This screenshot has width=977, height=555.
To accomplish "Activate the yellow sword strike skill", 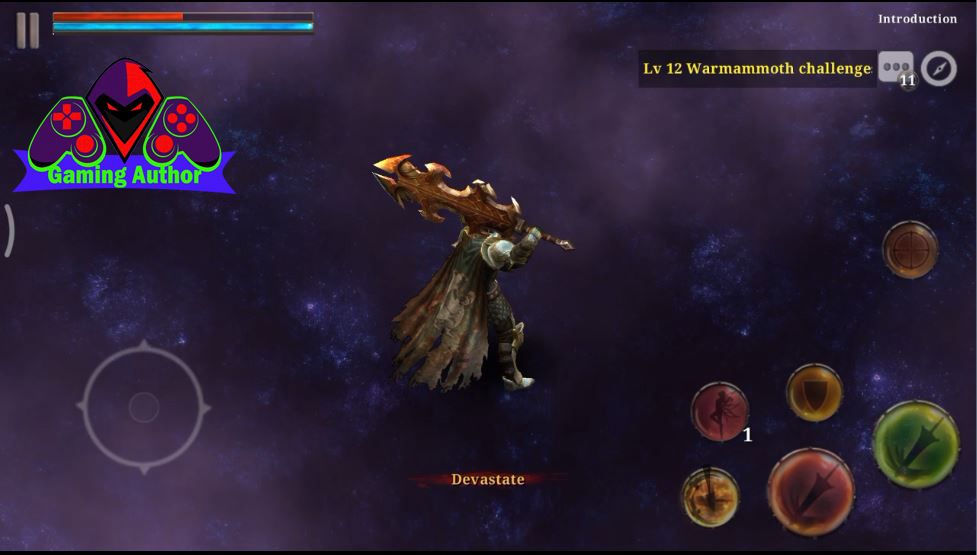I will [710, 496].
